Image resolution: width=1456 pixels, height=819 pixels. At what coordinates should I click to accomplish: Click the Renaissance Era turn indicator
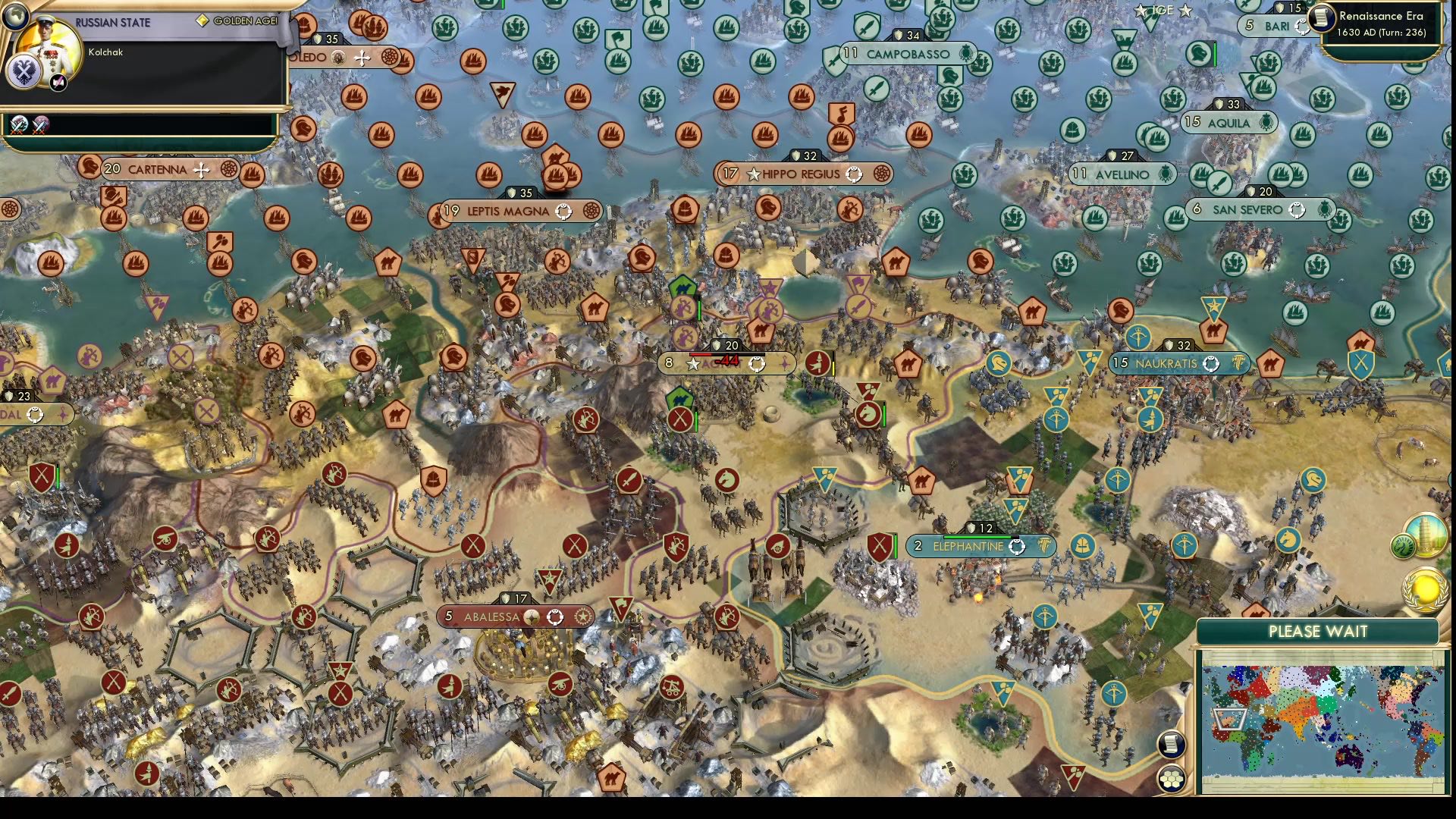click(1380, 23)
